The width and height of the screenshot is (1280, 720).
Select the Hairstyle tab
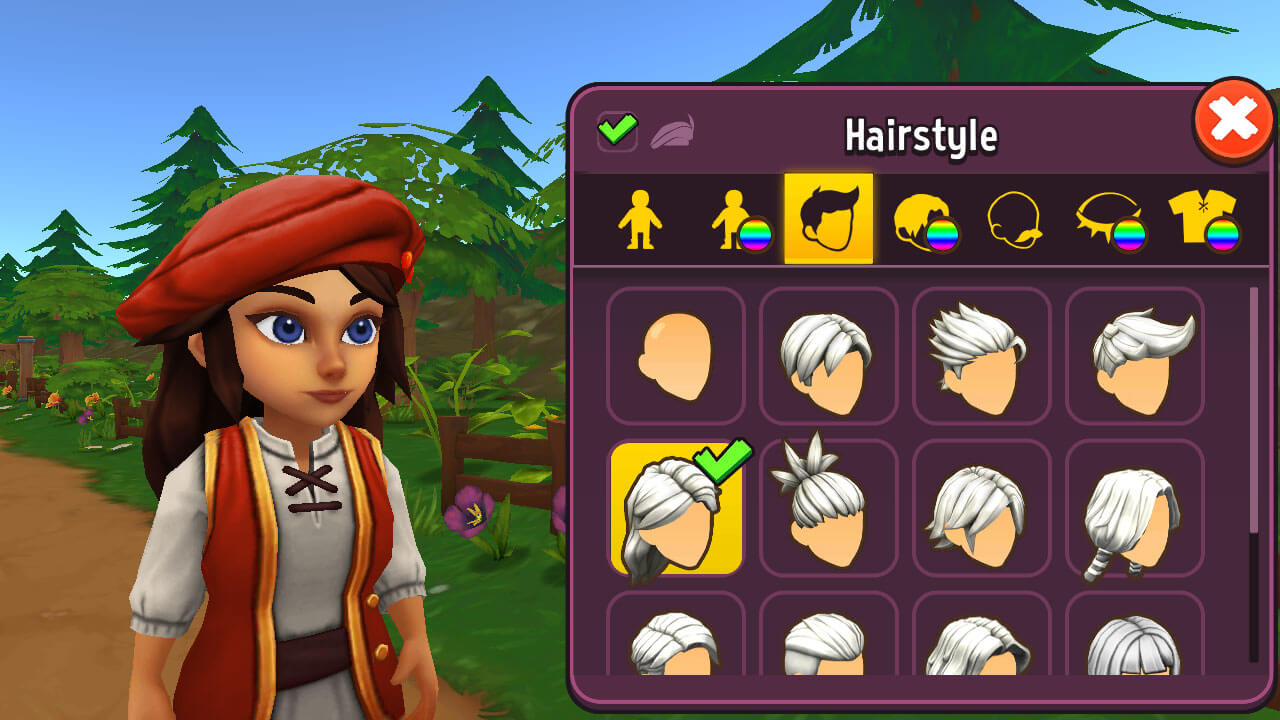pos(828,219)
